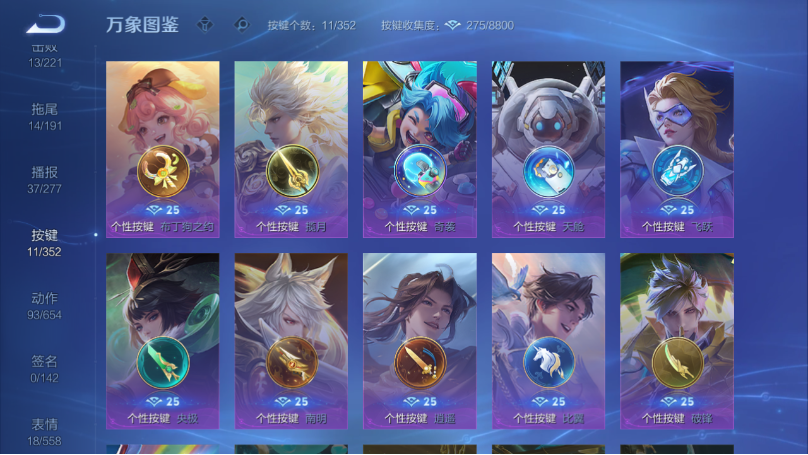
Task: Click the circular-centered icon before 按键个数
Action: click(x=240, y=24)
